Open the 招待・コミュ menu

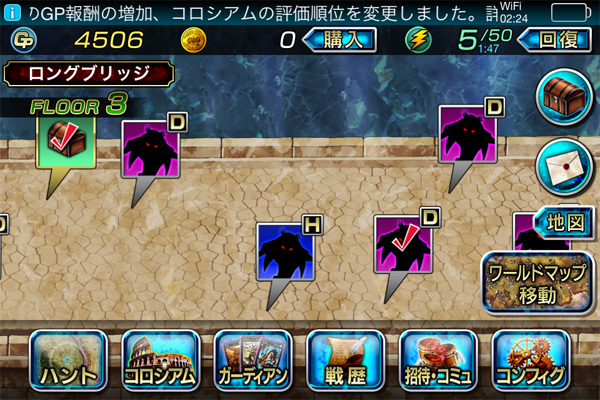pos(438,361)
